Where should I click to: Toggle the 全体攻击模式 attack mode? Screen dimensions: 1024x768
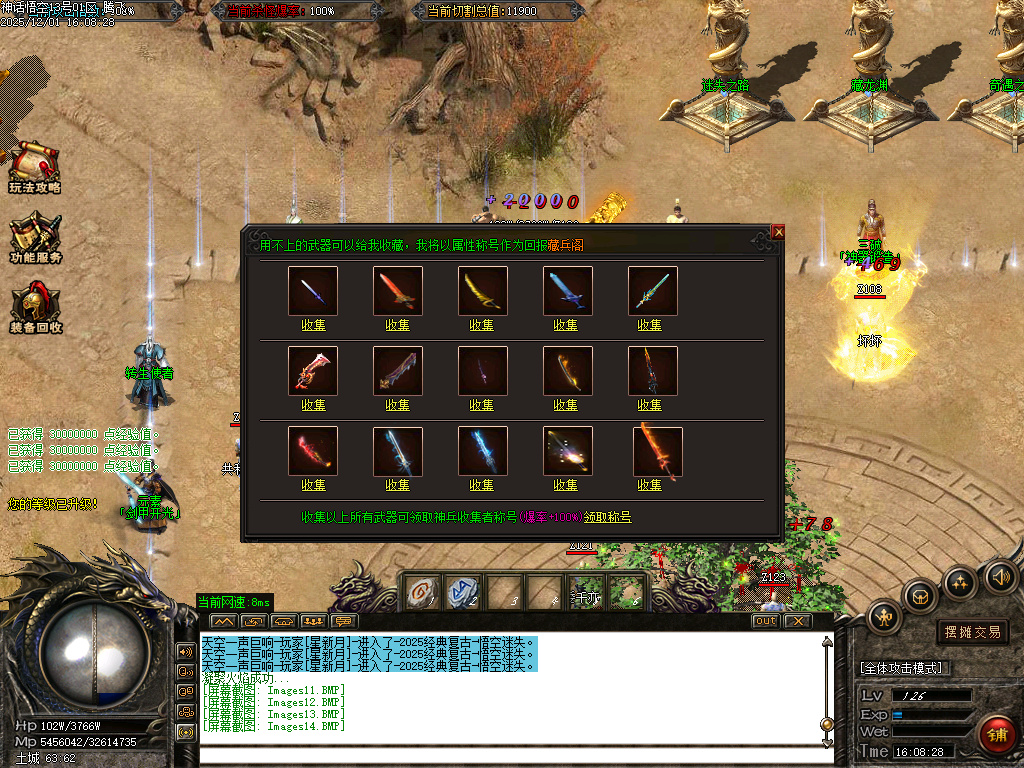tap(905, 667)
